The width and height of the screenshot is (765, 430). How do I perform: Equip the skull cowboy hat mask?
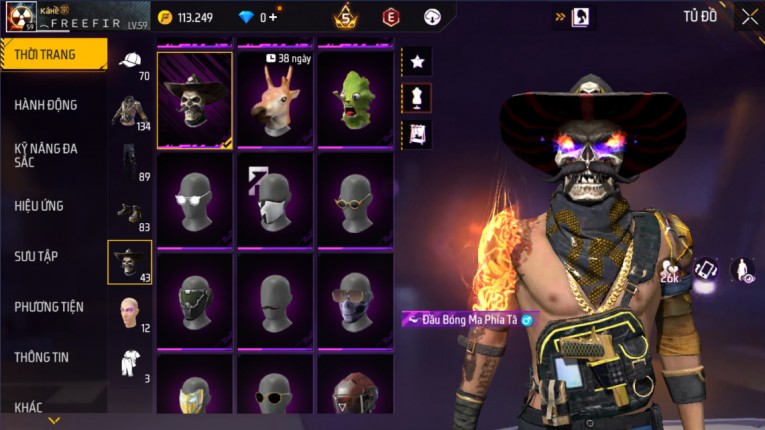click(x=195, y=100)
